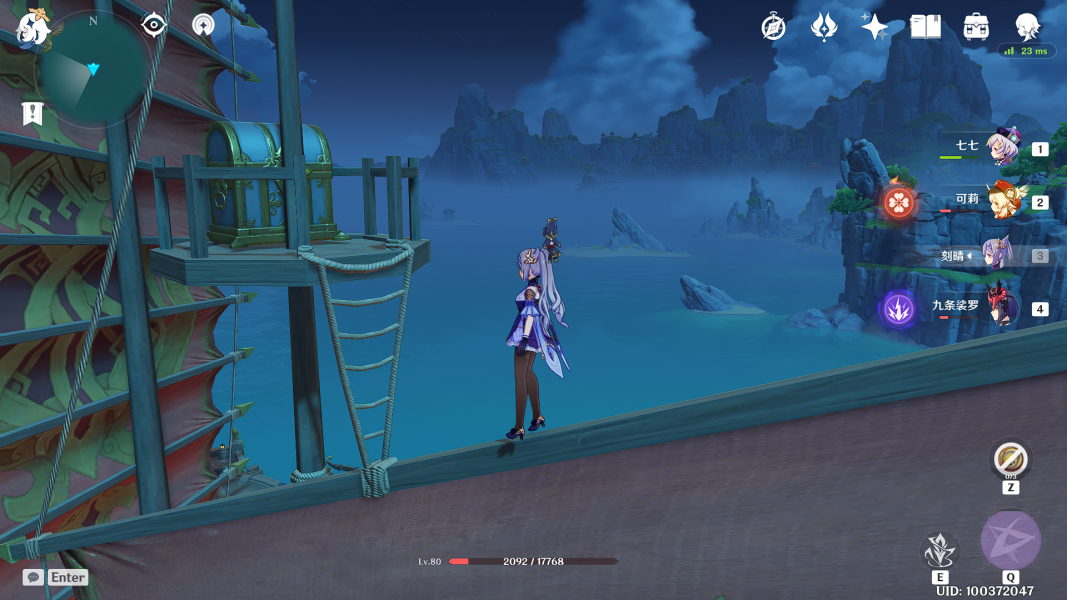The image size is (1067, 600).
Task: Activate 刻晴's elemental skill
Action: coord(940,550)
